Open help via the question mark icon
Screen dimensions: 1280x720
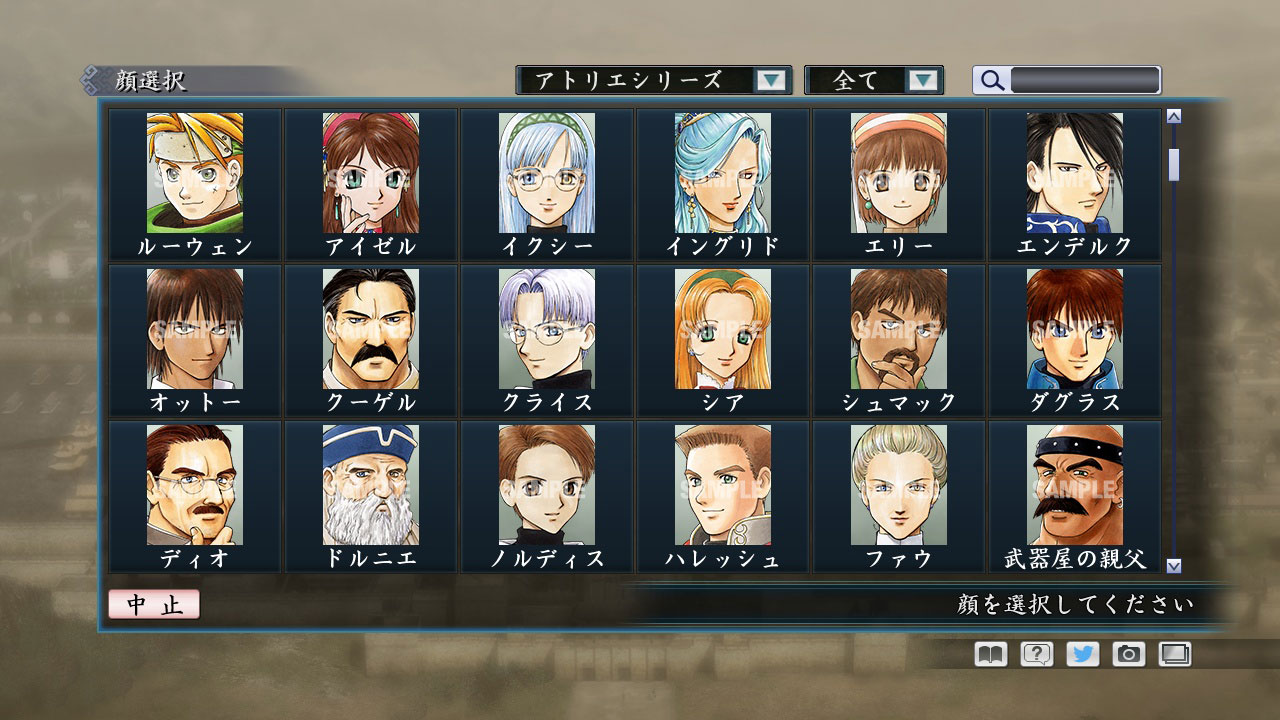pyautogui.click(x=1037, y=653)
